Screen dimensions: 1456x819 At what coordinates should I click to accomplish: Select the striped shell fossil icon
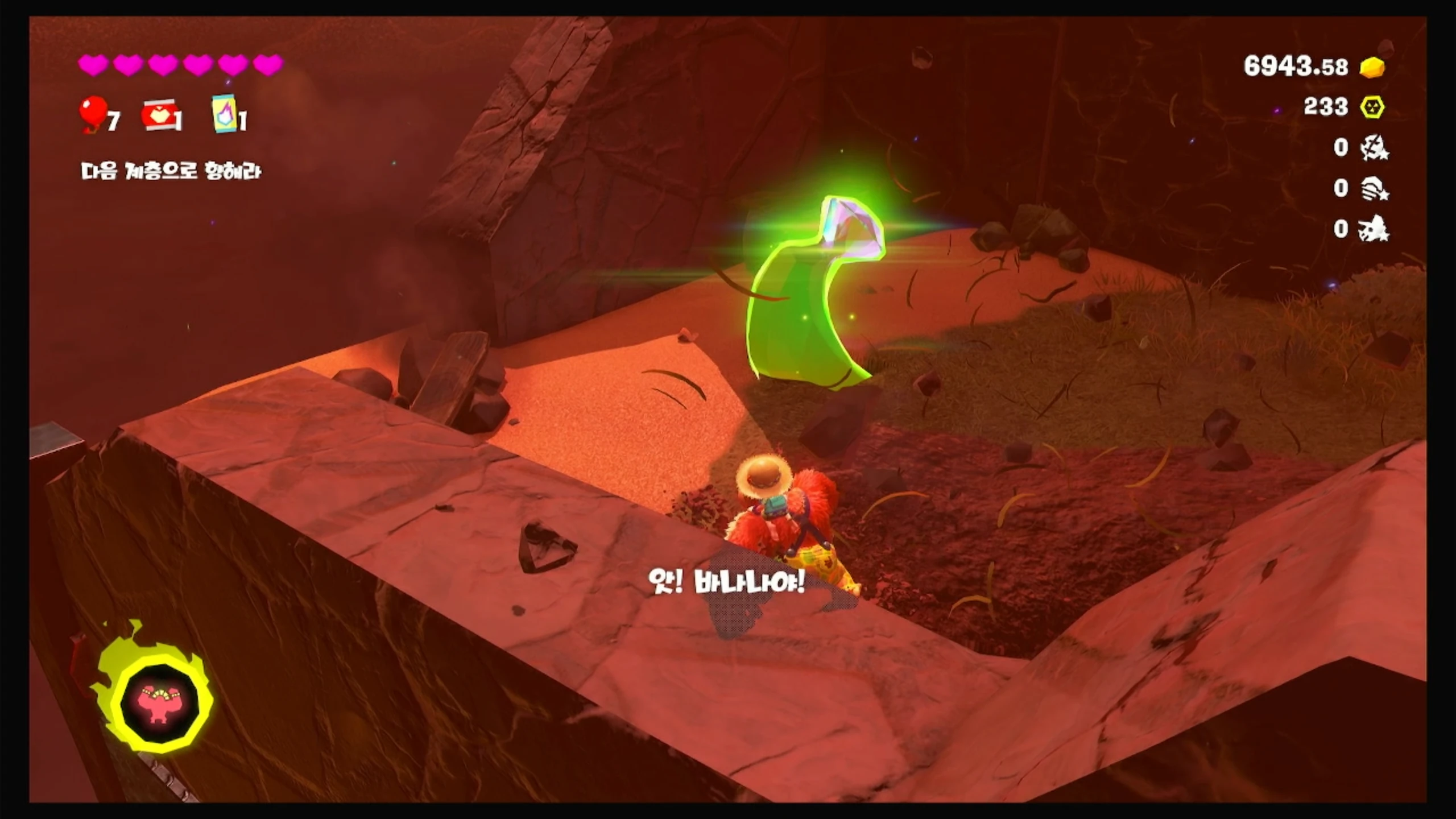(1373, 188)
